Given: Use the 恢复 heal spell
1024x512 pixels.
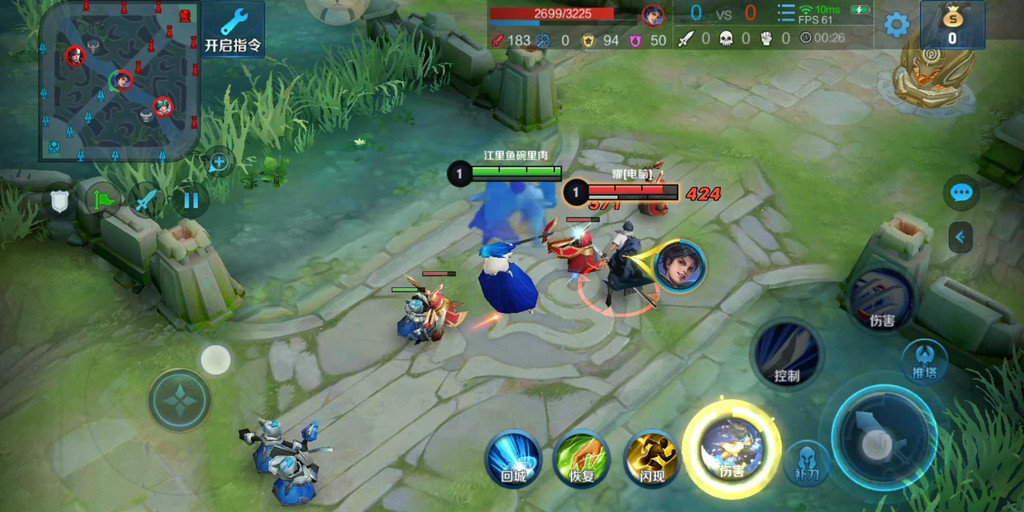Looking at the screenshot, I should coord(582,460).
